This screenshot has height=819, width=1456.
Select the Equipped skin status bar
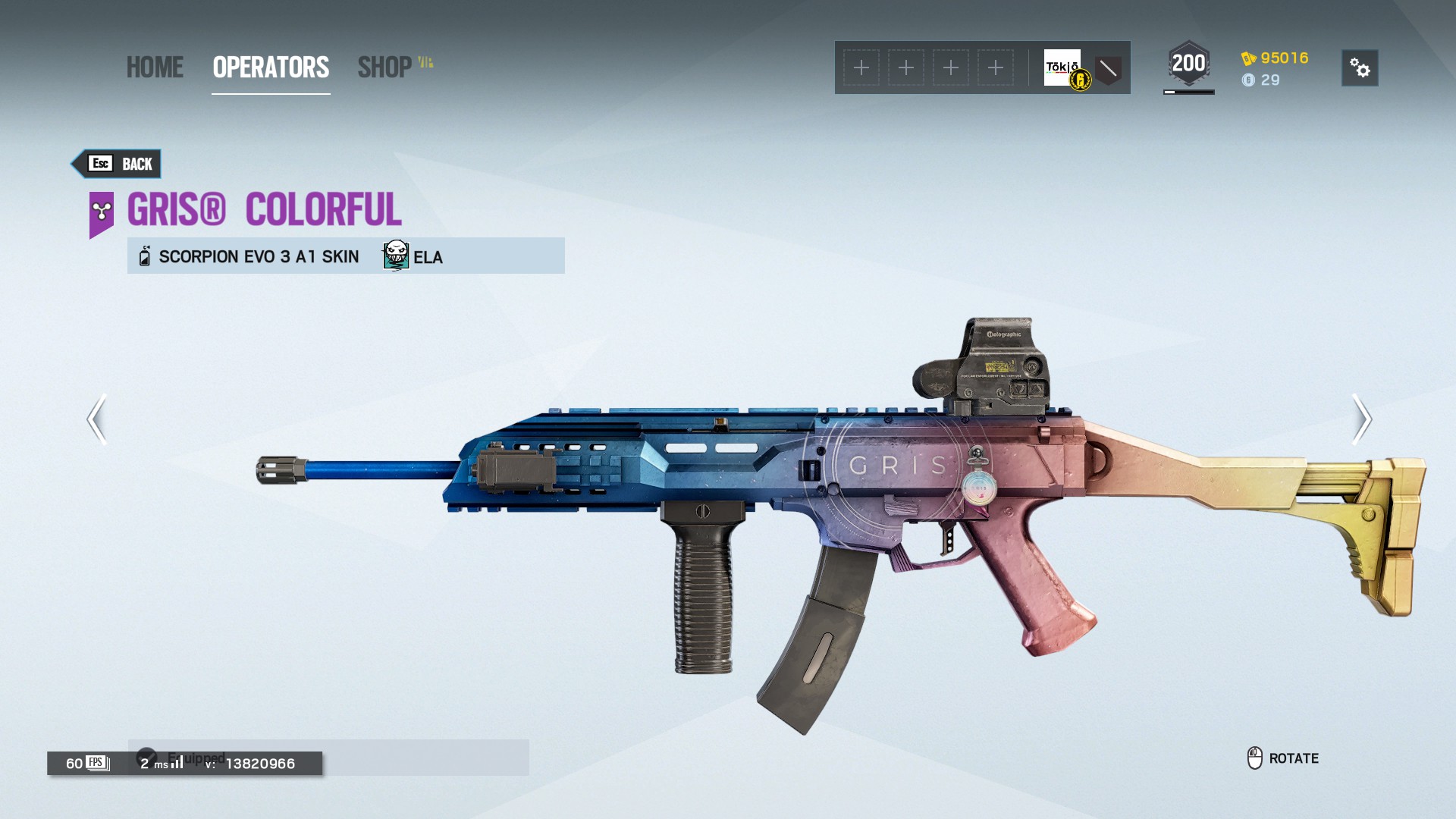point(328,757)
